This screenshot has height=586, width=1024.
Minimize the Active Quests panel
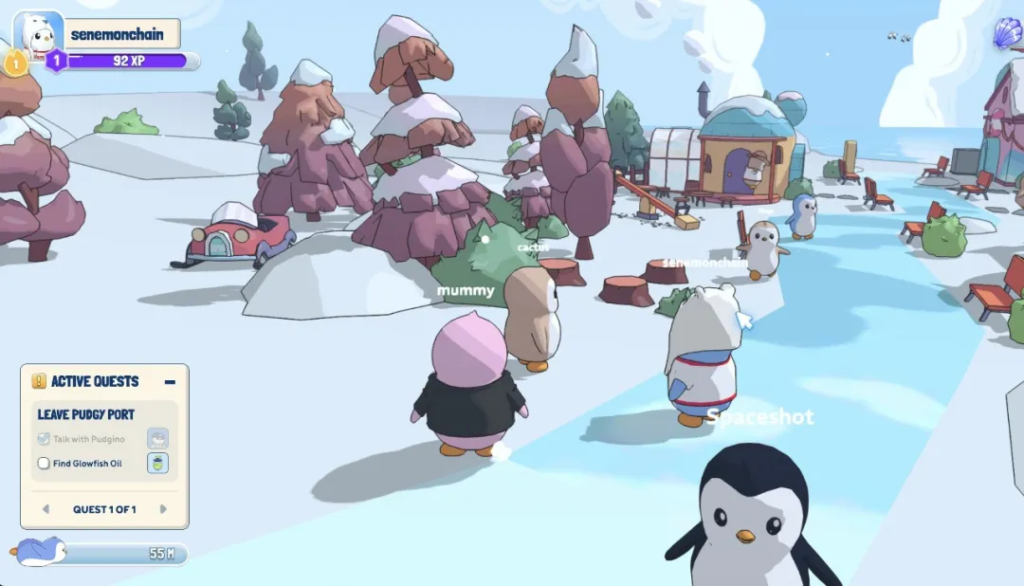click(x=170, y=381)
